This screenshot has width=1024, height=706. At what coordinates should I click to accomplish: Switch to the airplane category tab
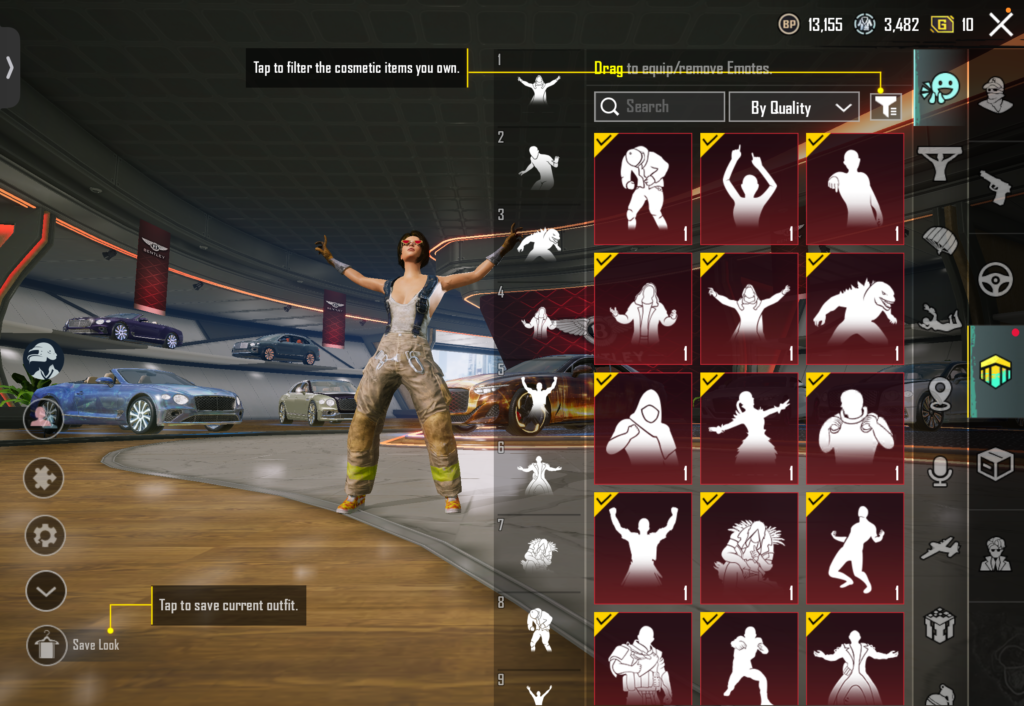click(x=940, y=548)
